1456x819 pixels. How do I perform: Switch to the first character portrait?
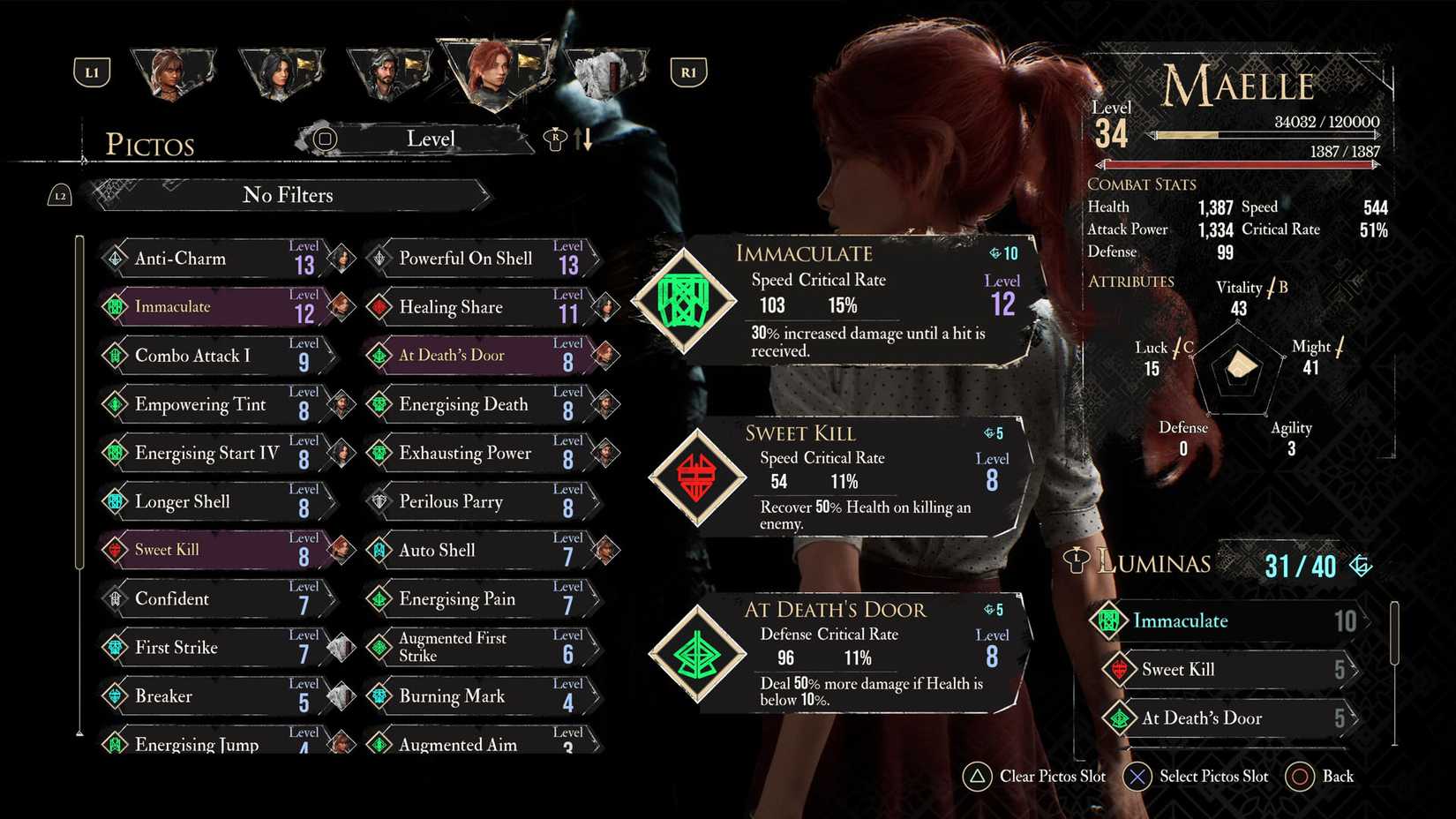point(171,72)
